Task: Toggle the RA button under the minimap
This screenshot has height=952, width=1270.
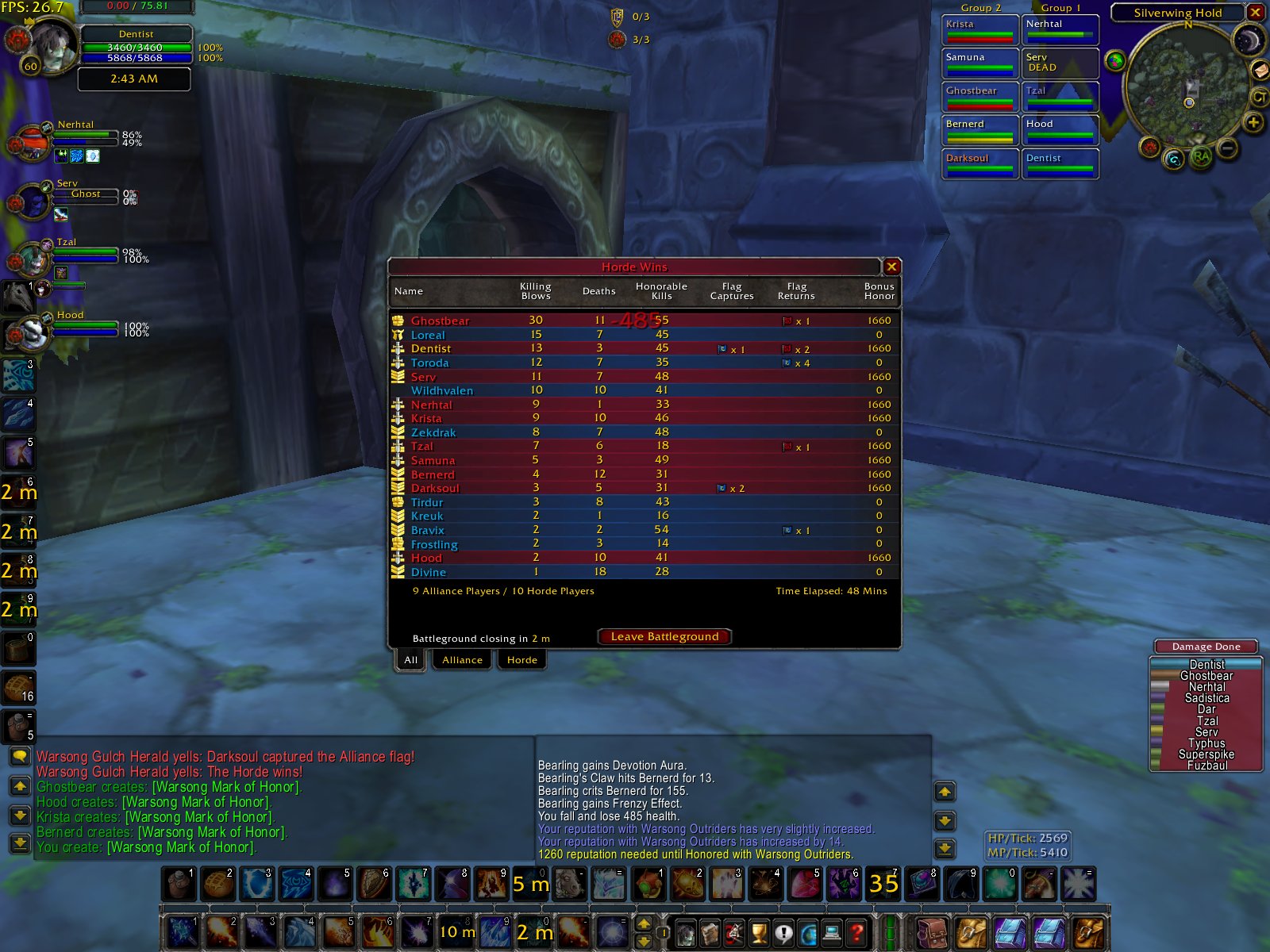Action: (1201, 157)
